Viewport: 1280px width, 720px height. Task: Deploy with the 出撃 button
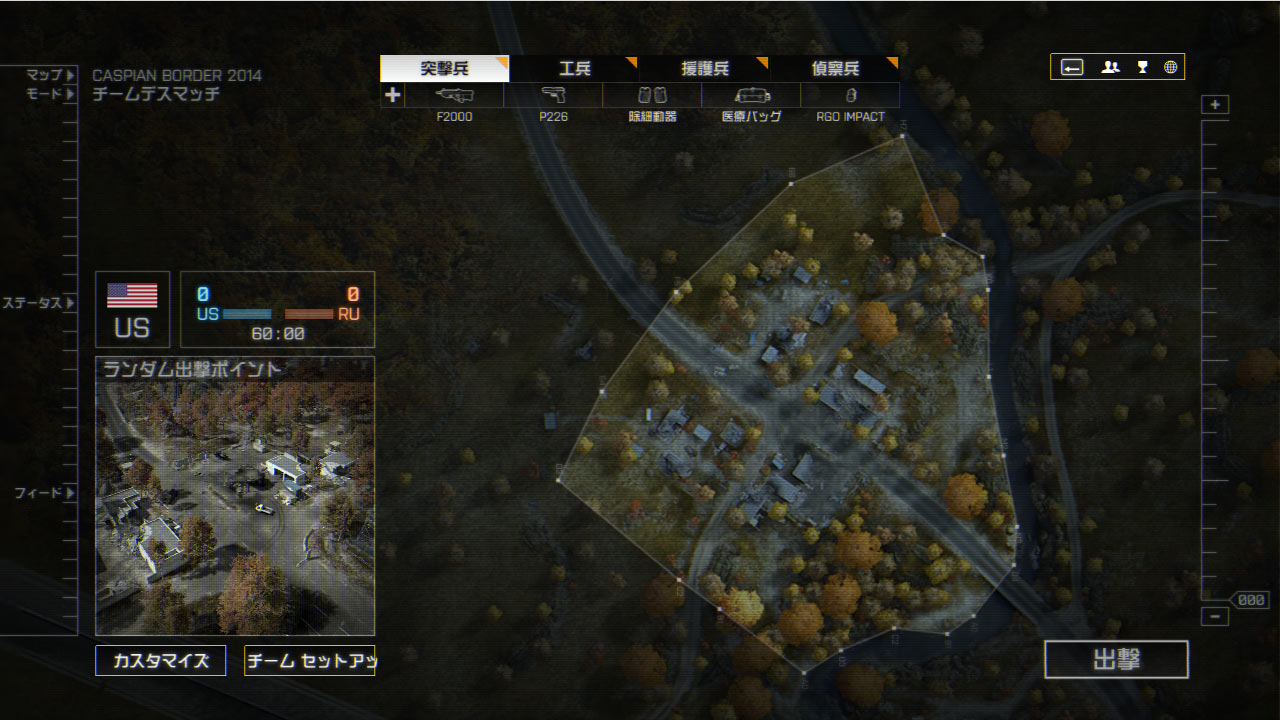click(1116, 660)
